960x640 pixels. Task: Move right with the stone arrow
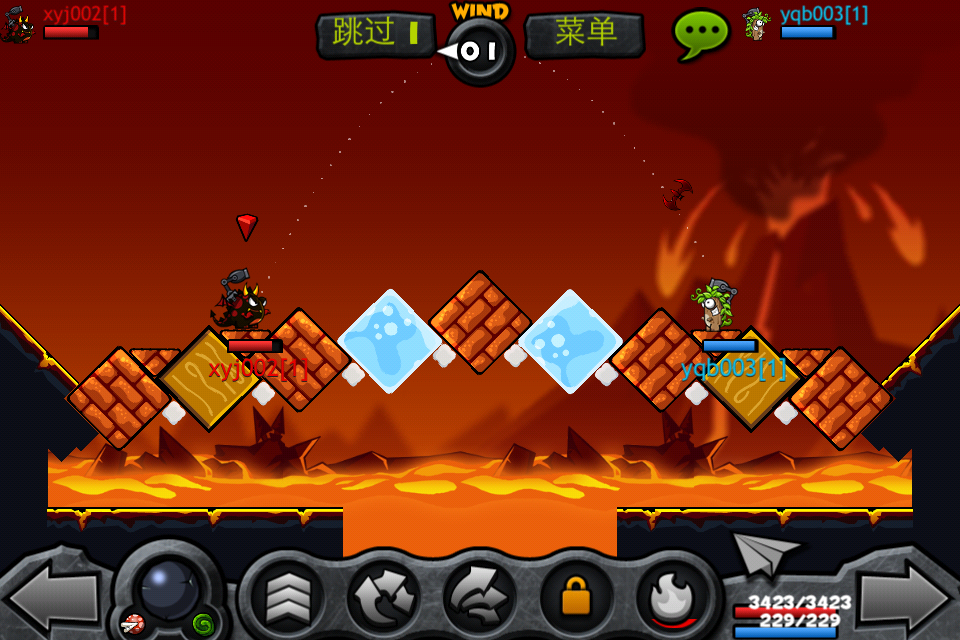906,597
